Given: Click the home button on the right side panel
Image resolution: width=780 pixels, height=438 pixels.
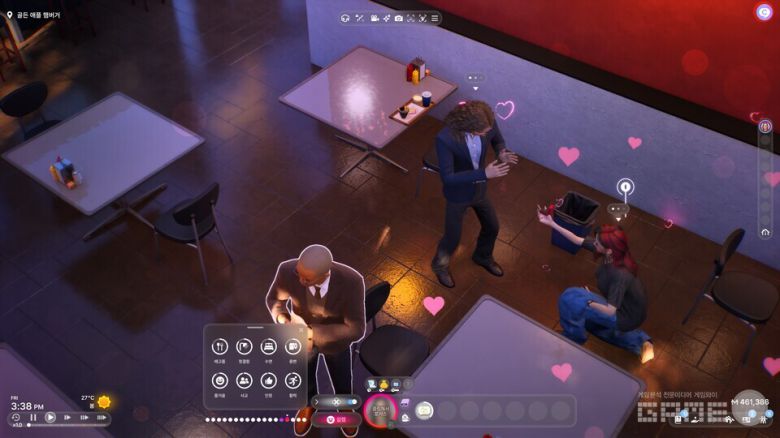Looking at the screenshot, I should tap(765, 232).
